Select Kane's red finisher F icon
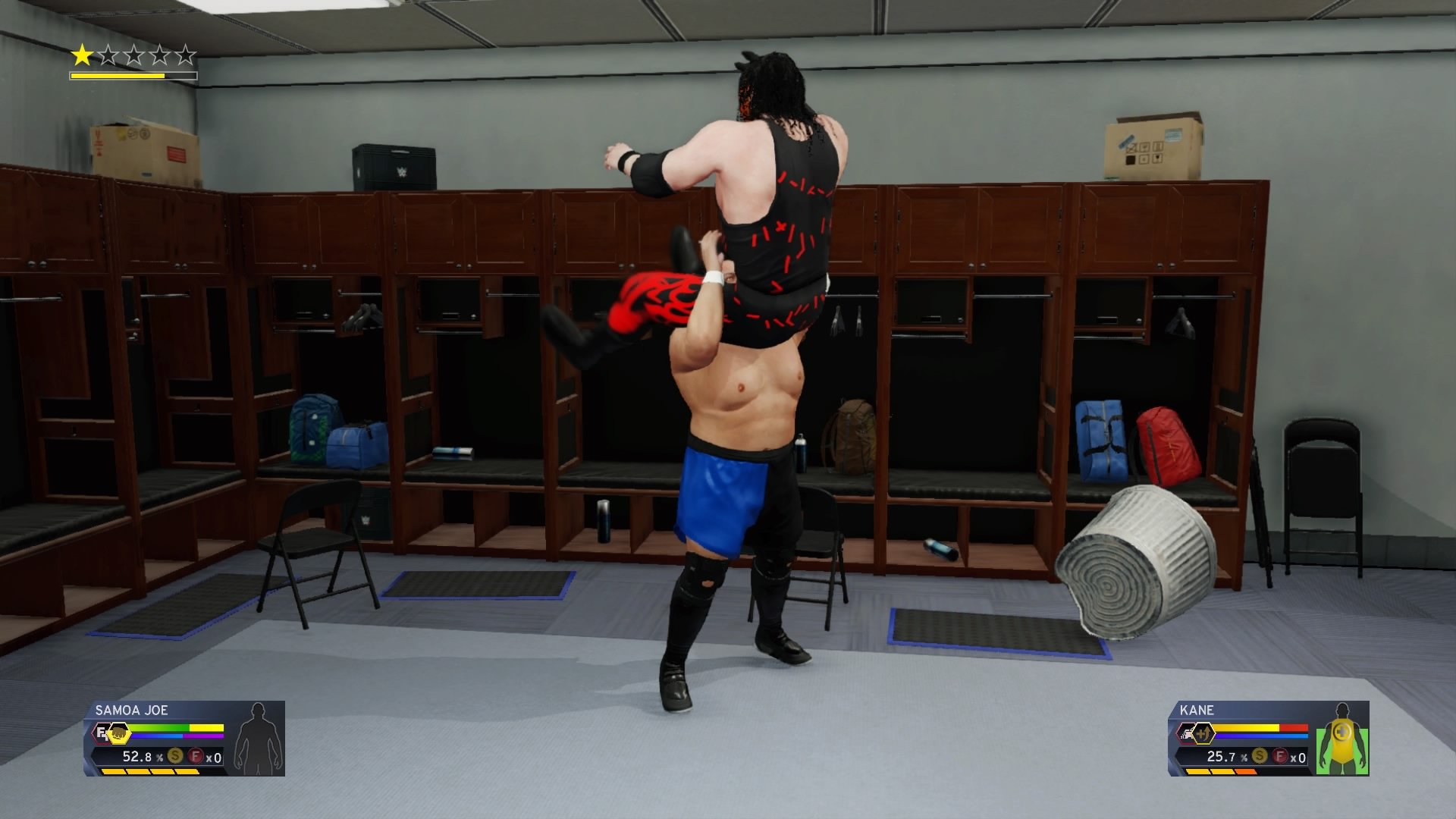The image size is (1456, 819). (x=1280, y=756)
